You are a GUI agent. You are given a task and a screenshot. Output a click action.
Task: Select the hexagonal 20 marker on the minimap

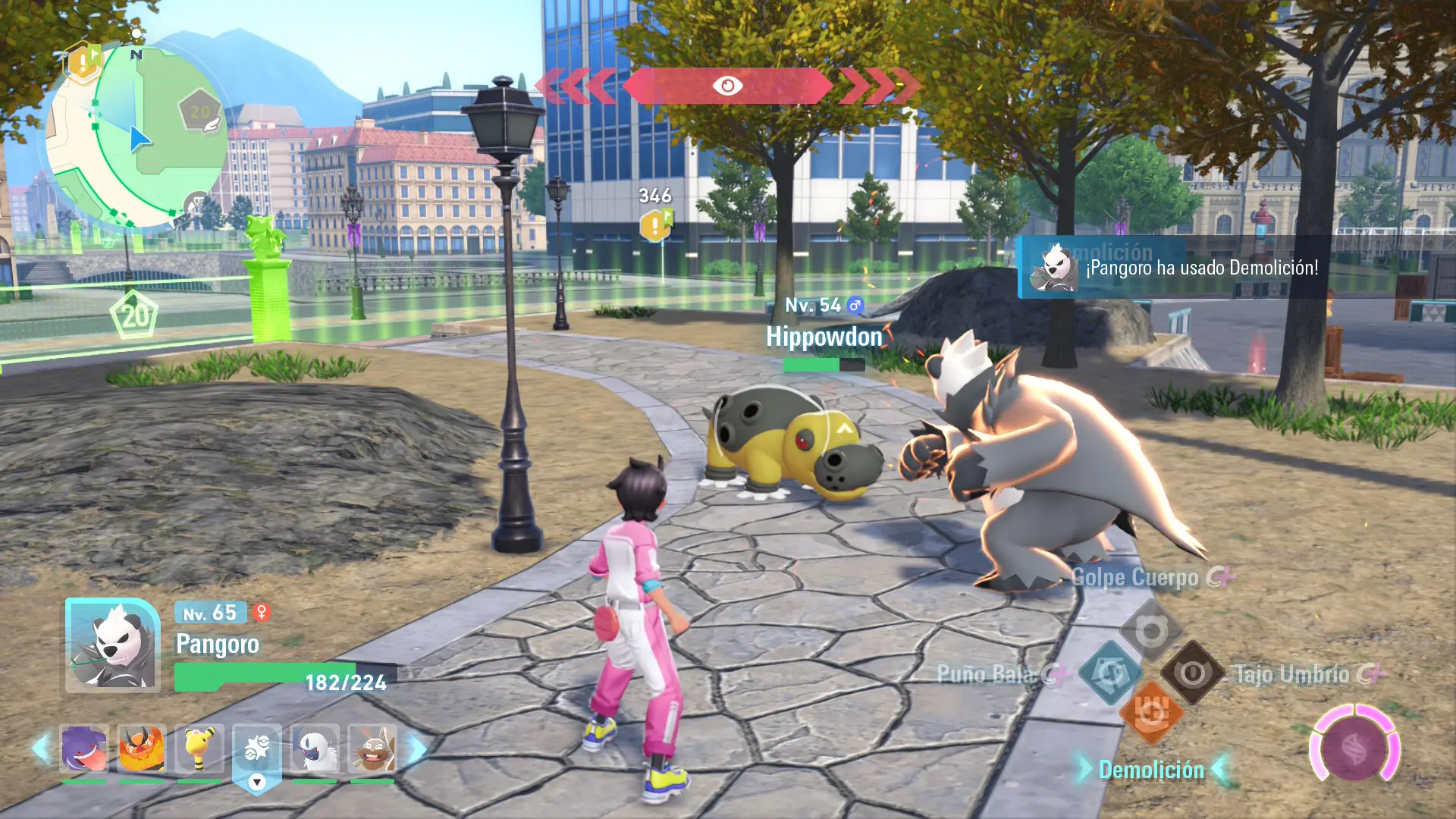pos(199,112)
